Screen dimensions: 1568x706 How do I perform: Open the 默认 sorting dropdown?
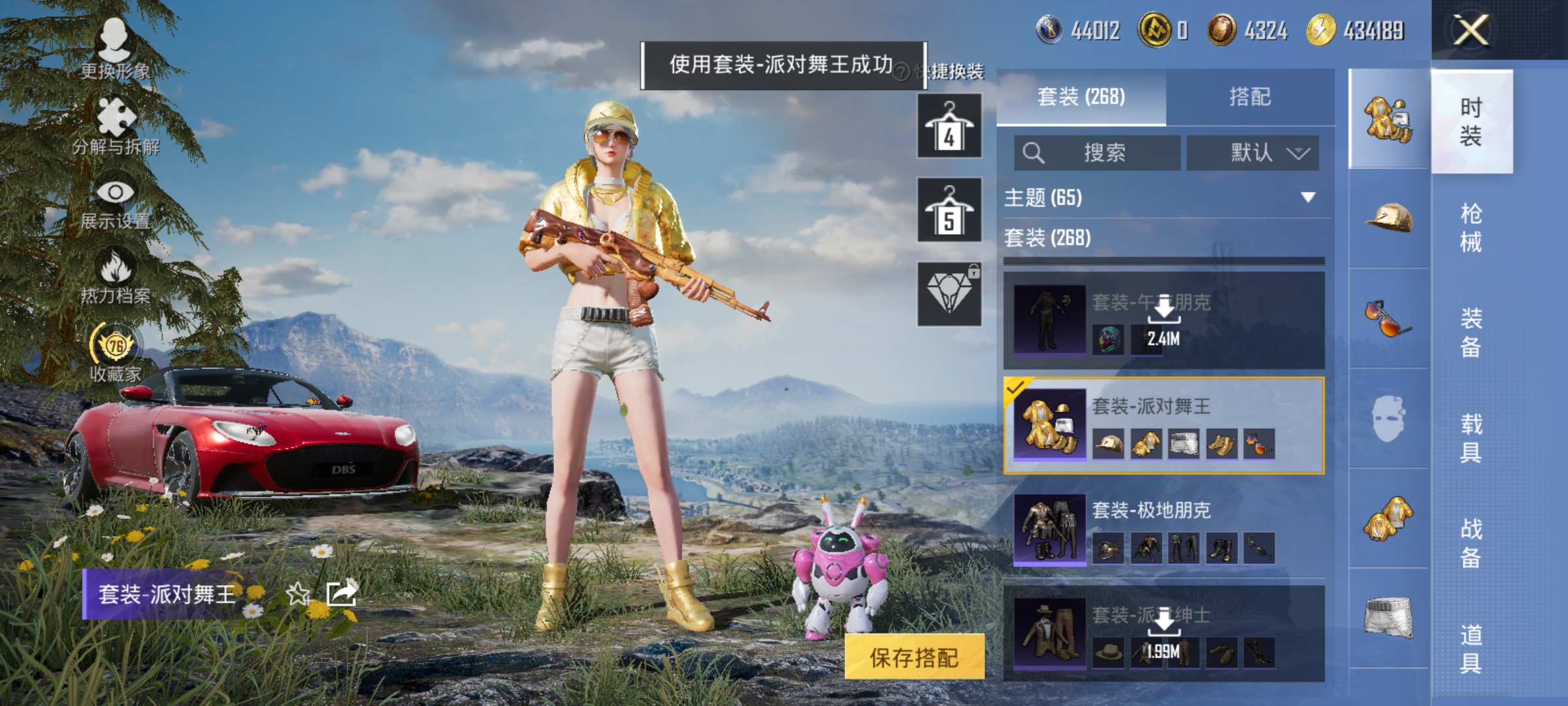(1251, 152)
